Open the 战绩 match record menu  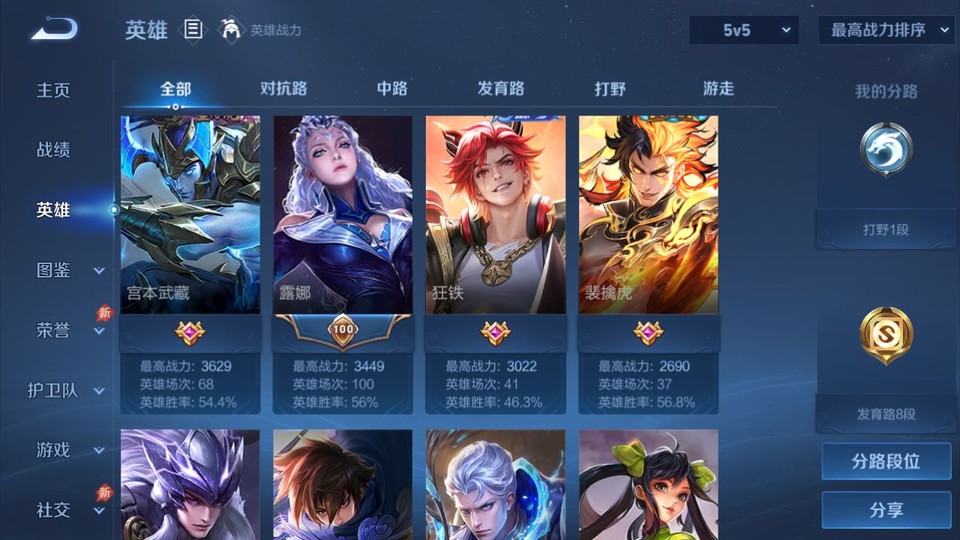[x=54, y=150]
